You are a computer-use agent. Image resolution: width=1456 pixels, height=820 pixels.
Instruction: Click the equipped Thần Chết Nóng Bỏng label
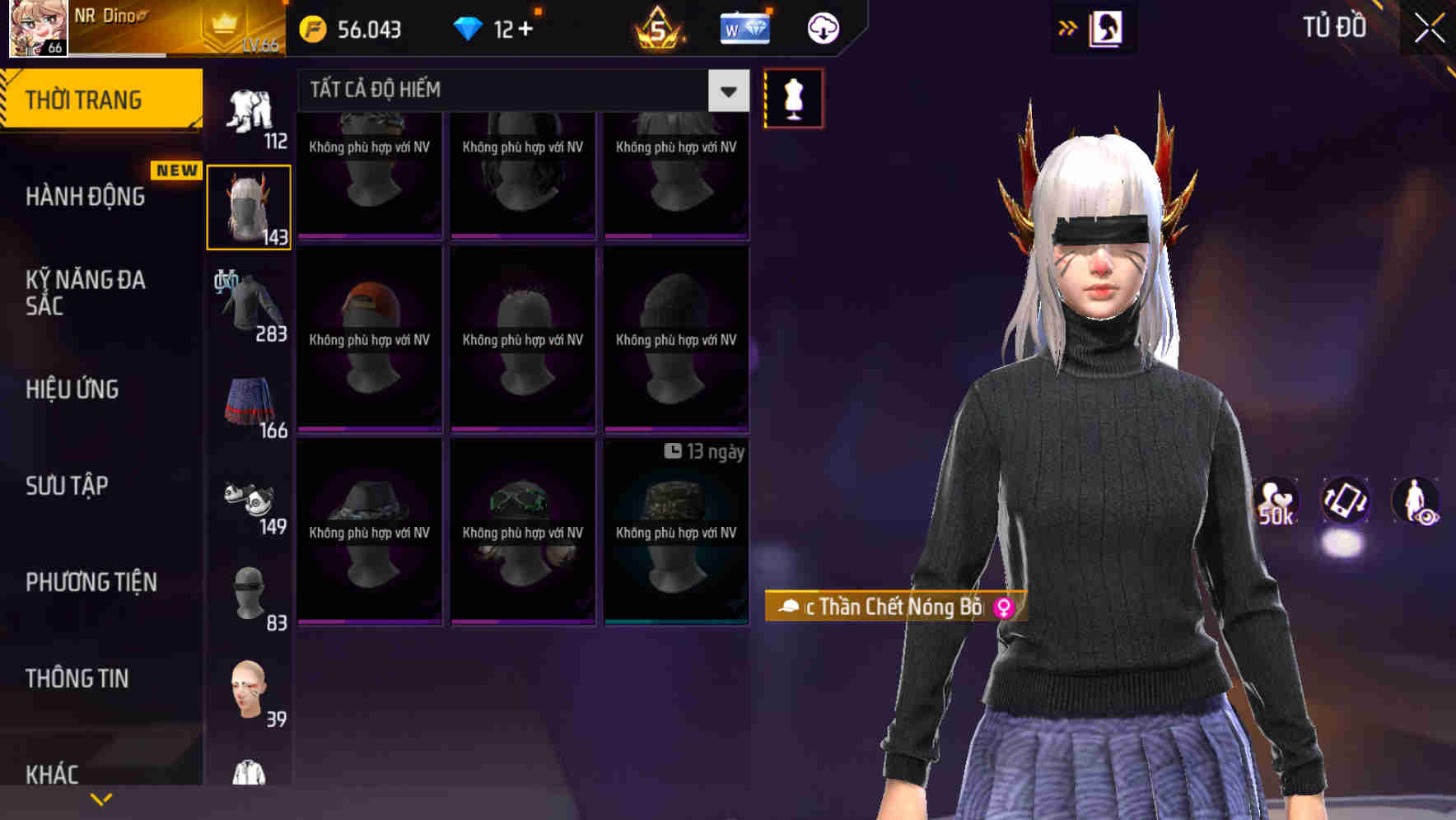click(894, 608)
